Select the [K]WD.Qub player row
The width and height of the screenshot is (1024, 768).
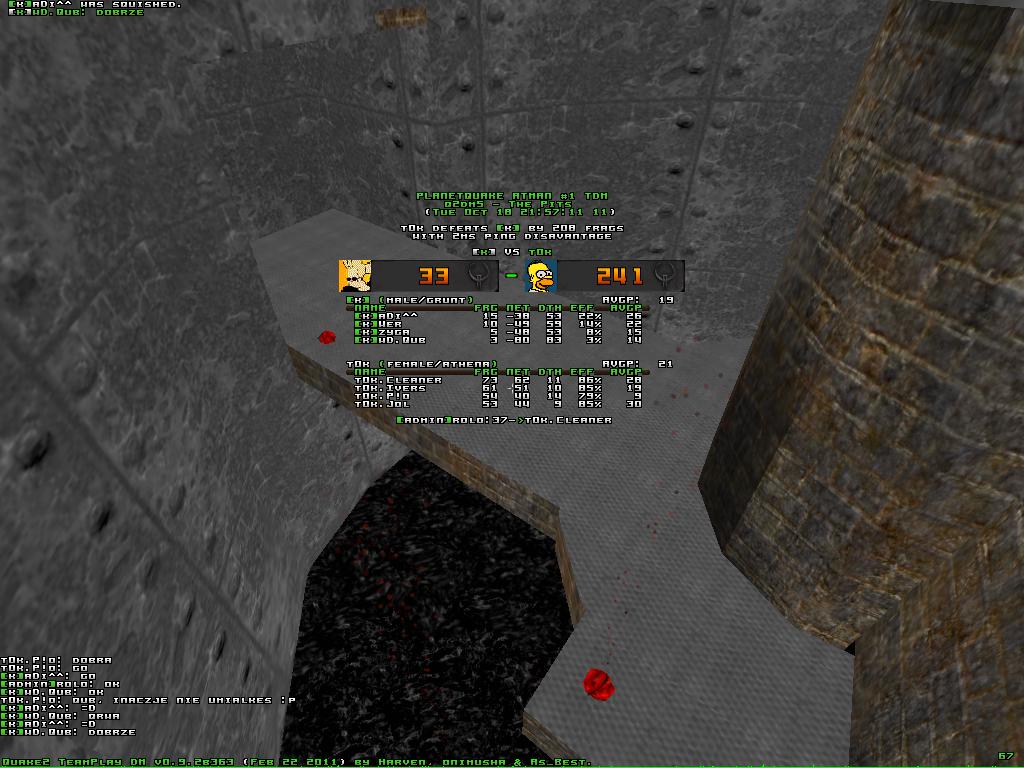pyautogui.click(x=510, y=340)
